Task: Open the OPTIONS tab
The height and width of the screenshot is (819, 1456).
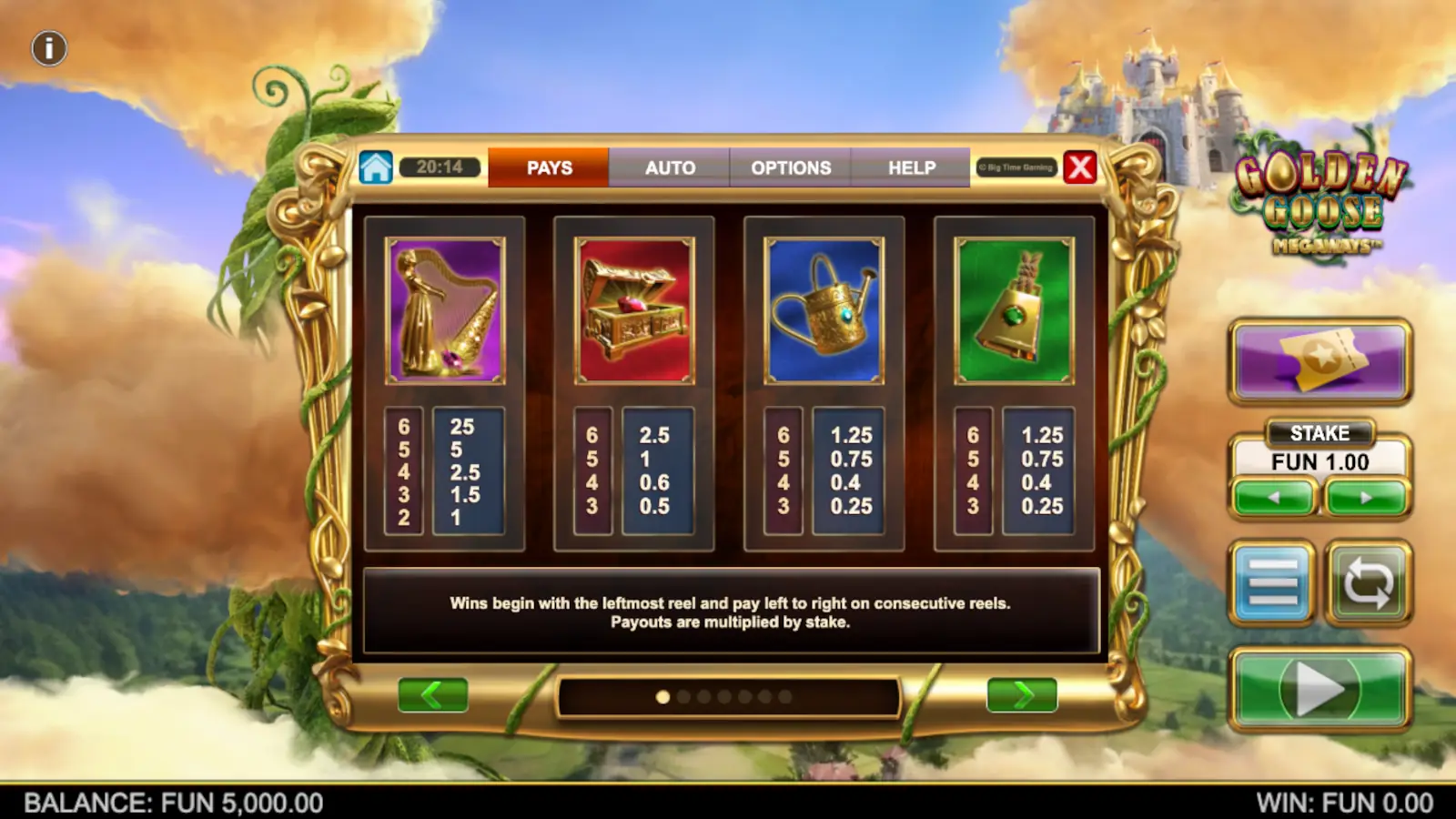Action: point(790,167)
